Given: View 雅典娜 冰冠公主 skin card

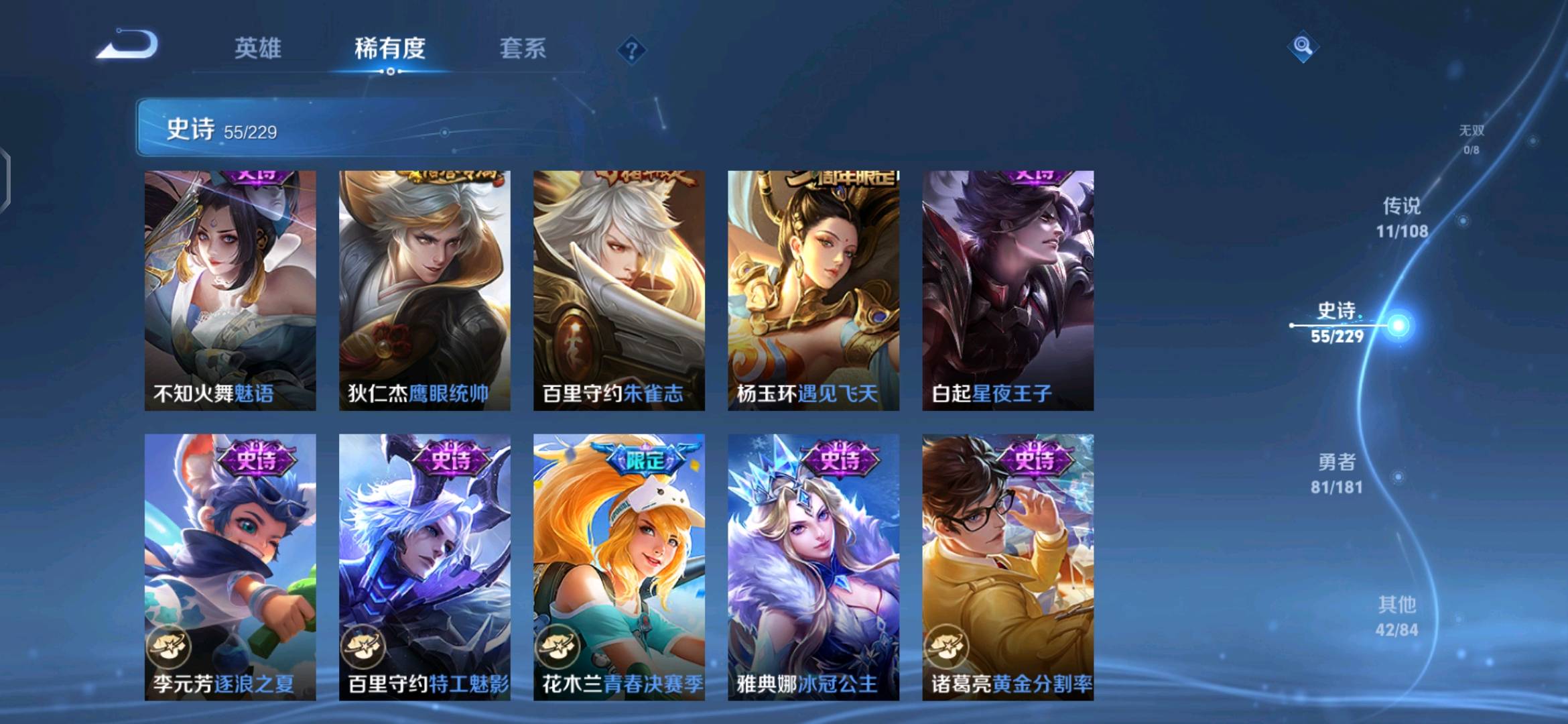Looking at the screenshot, I should click(x=813, y=567).
